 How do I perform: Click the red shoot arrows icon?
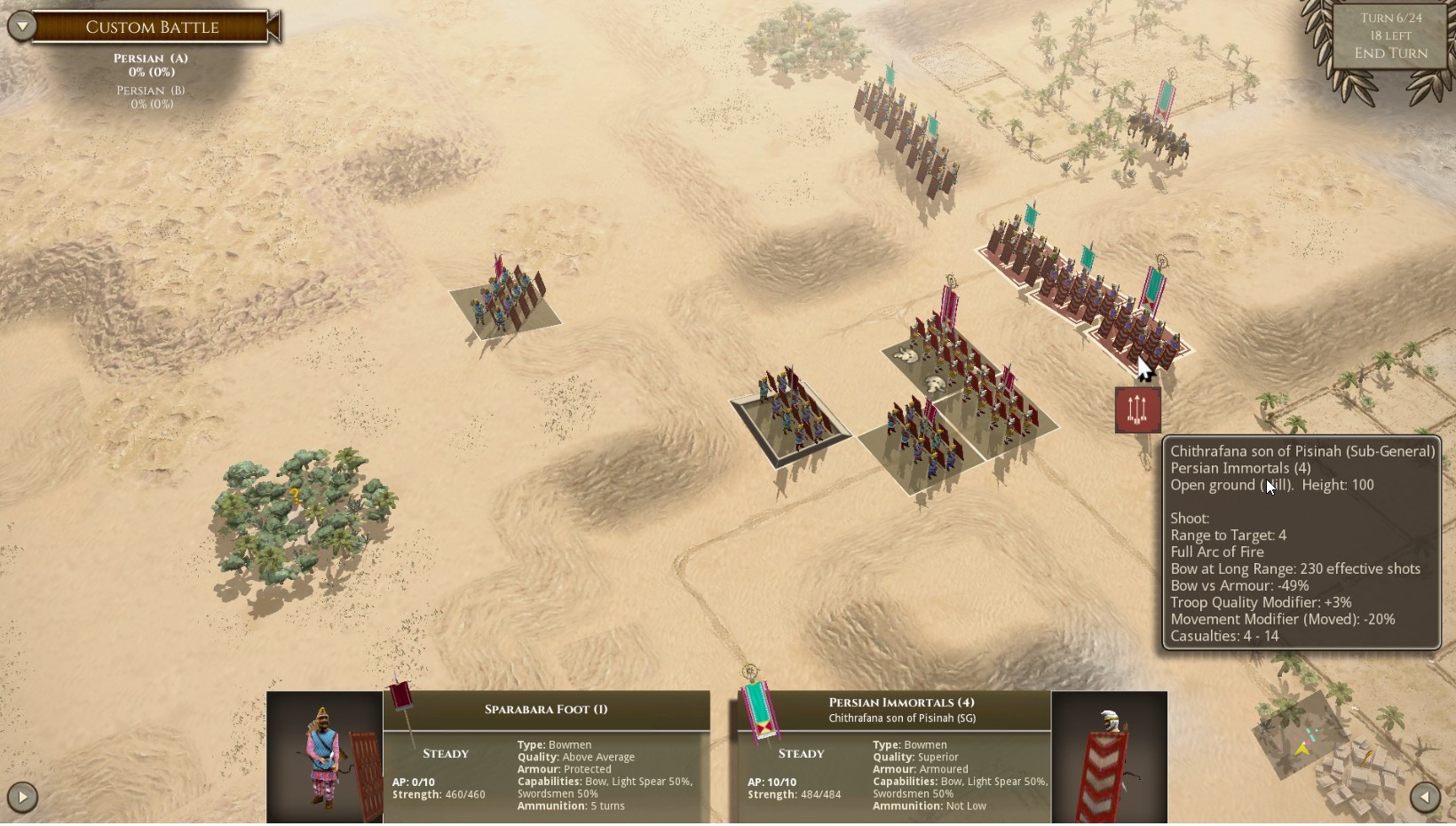(1137, 410)
